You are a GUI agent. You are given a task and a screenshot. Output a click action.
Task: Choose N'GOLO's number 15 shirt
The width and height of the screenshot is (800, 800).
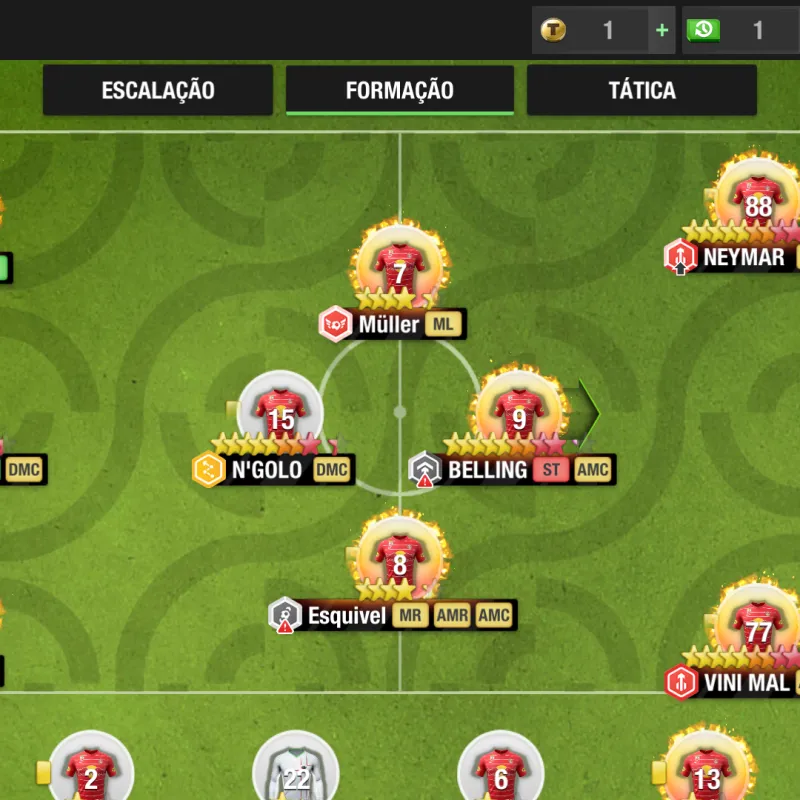click(281, 416)
